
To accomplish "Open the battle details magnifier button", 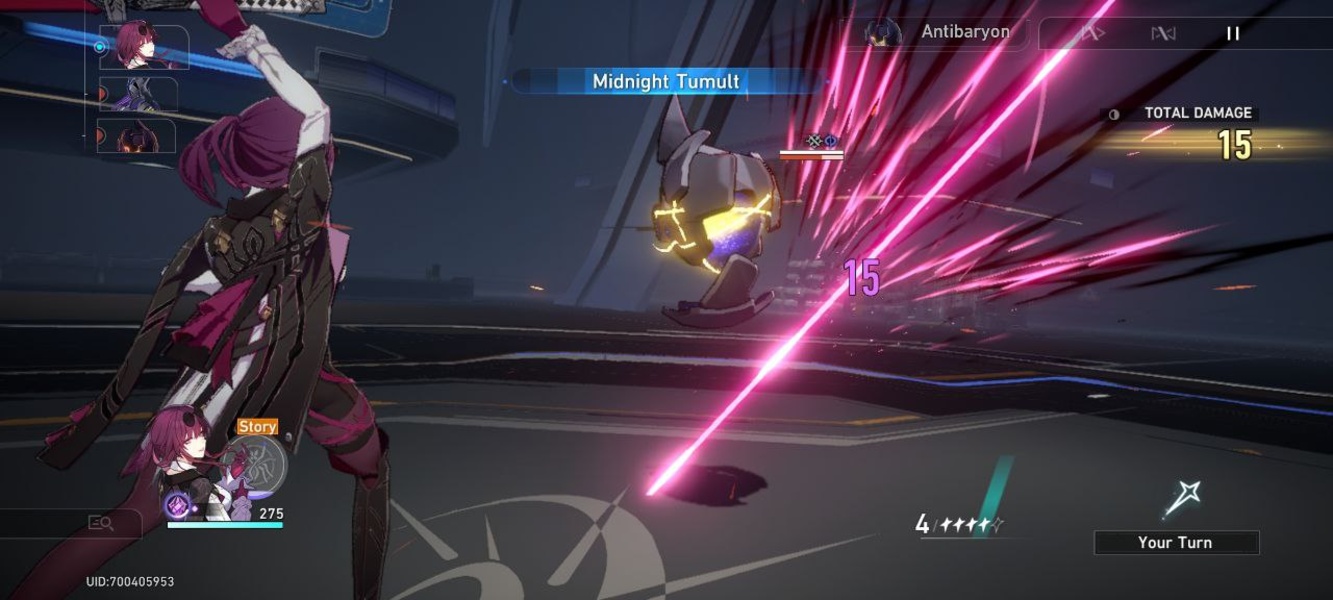I will (x=100, y=522).
